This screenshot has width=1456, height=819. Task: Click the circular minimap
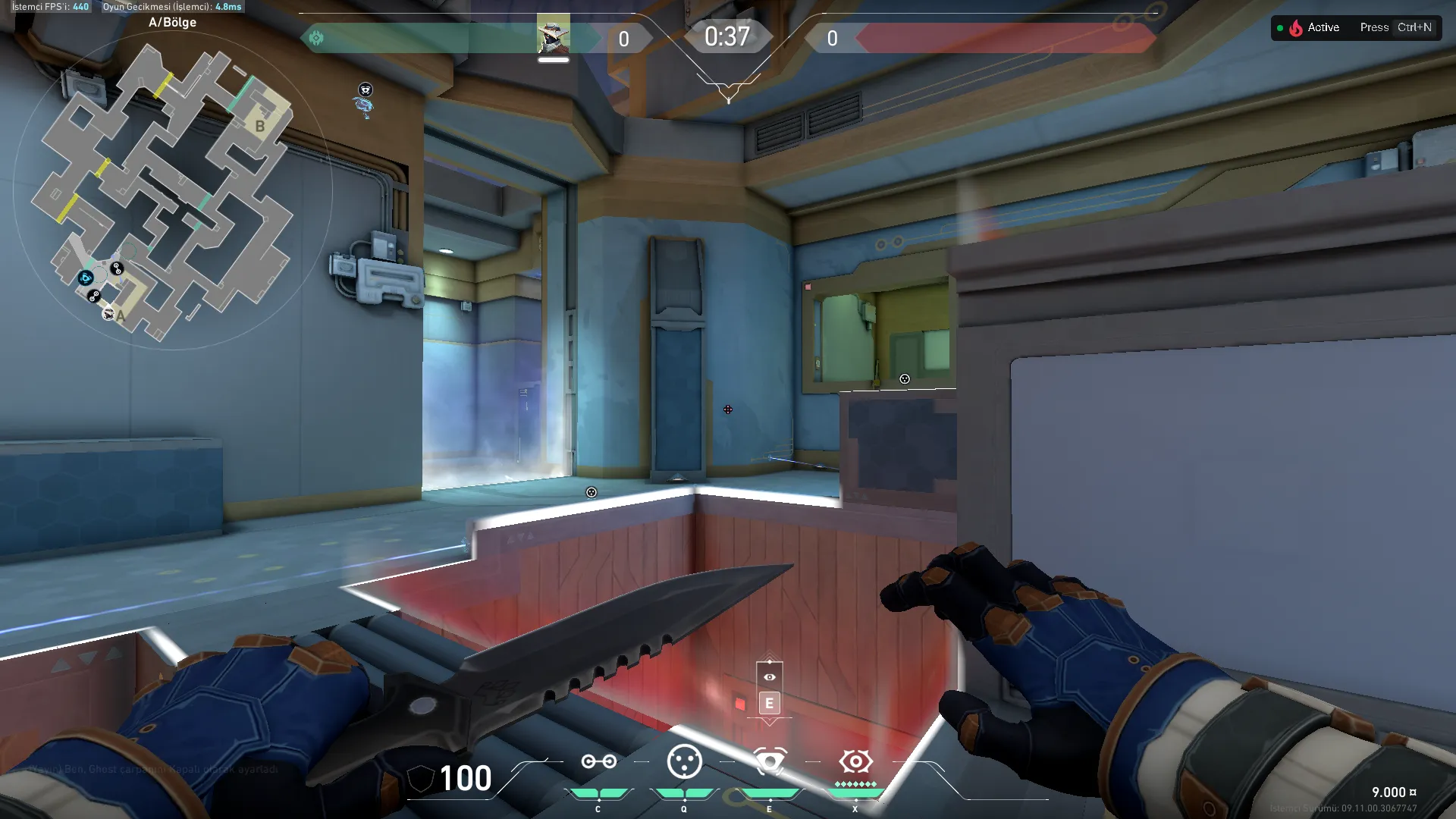173,190
